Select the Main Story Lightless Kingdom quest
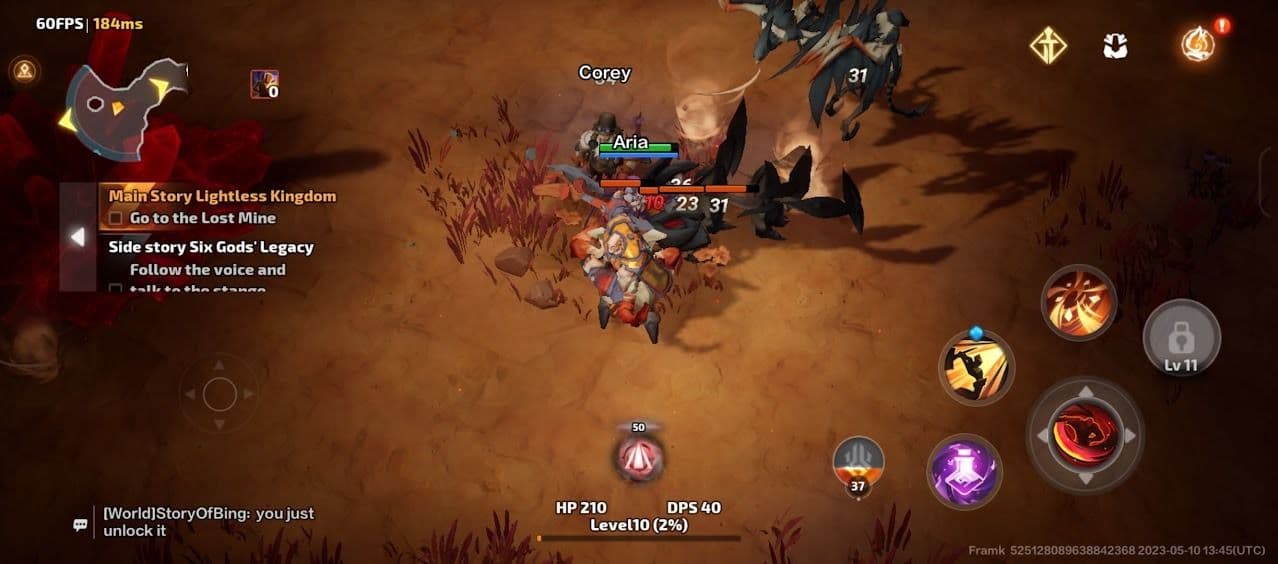Viewport: 1278px width, 564px height. pos(222,196)
